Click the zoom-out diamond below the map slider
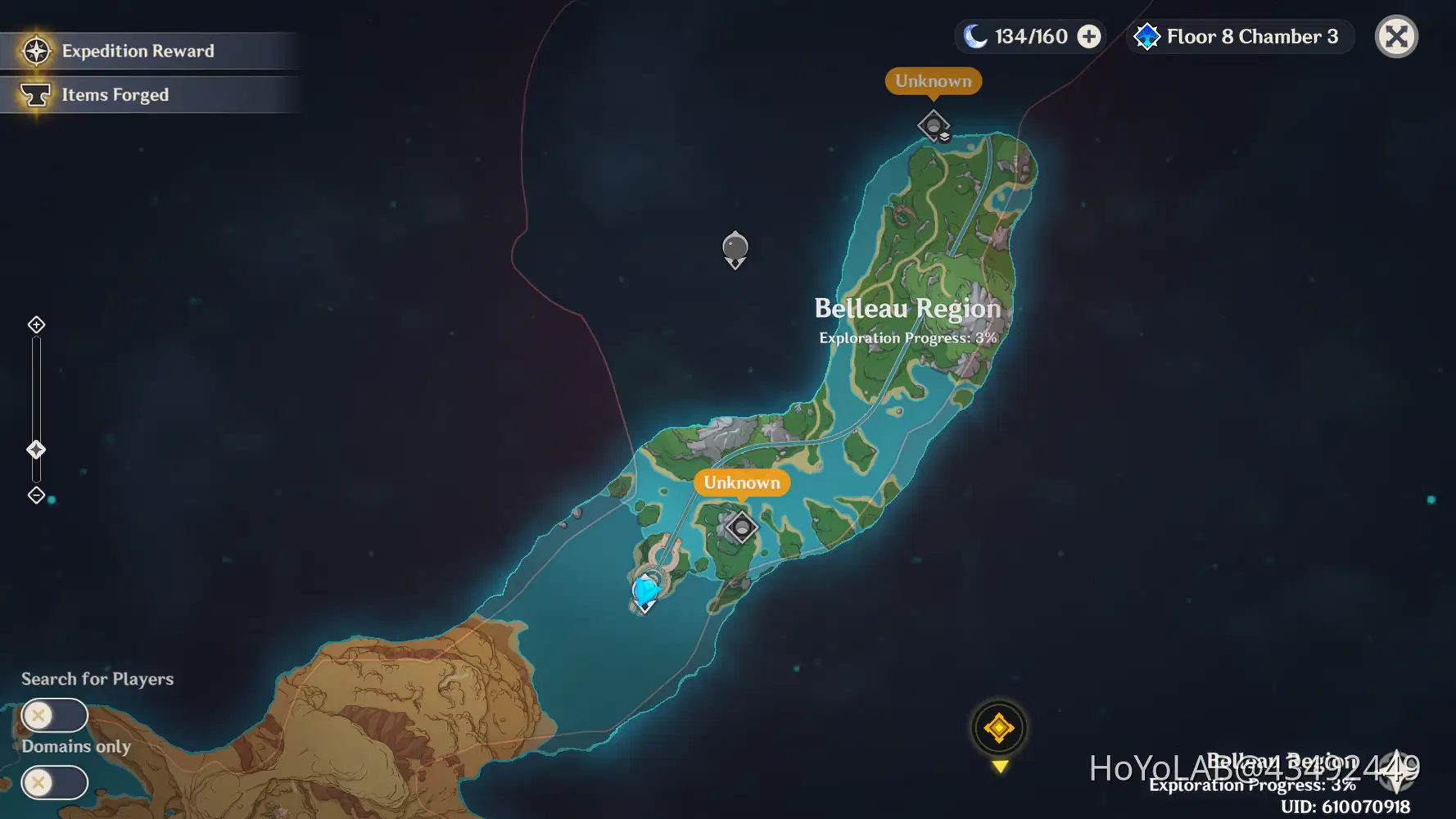The width and height of the screenshot is (1456, 819). pos(35,495)
